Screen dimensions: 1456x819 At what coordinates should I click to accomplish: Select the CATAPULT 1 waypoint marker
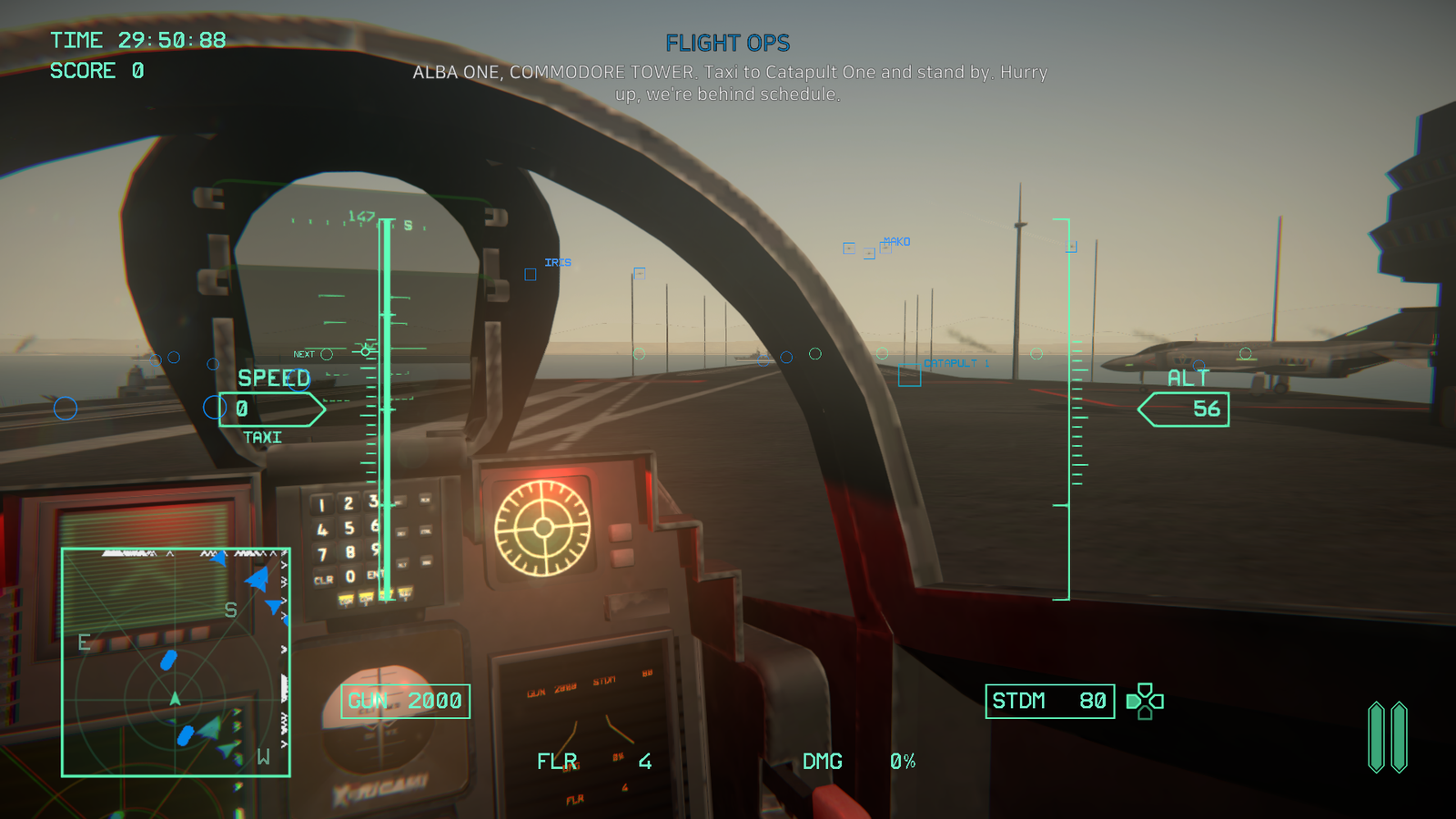(953, 363)
